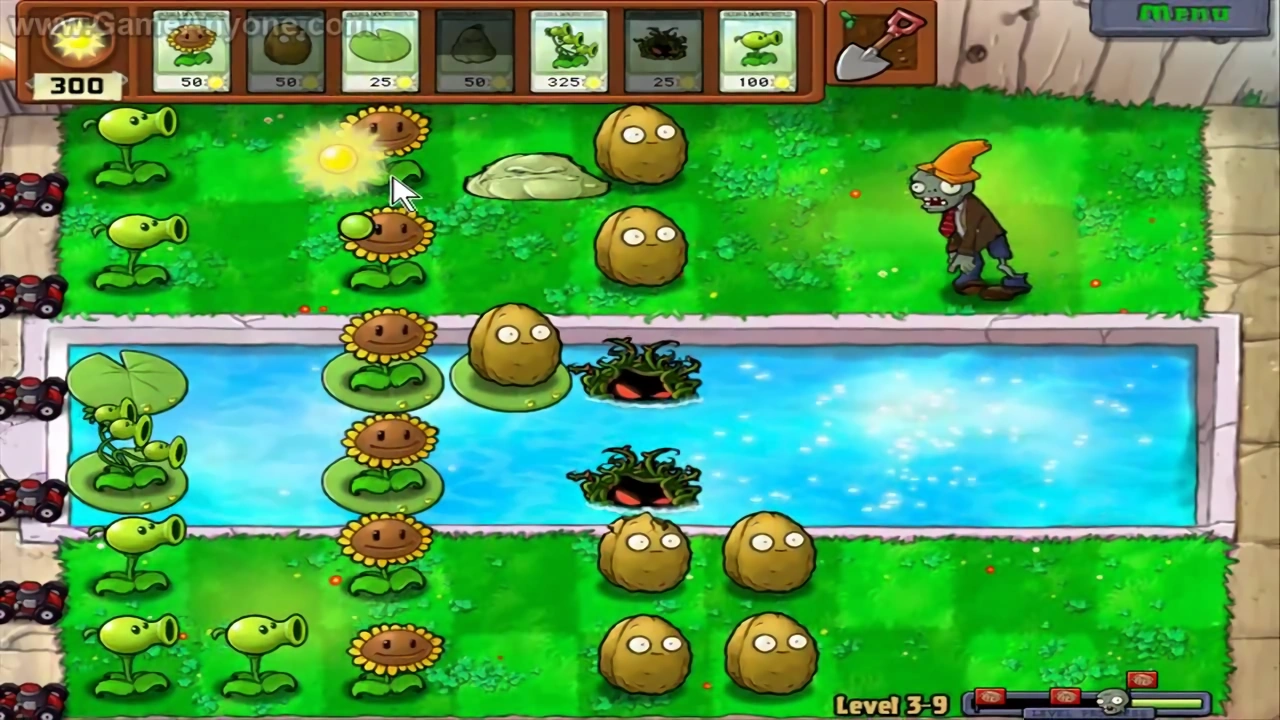
Task: Select the Peashooter seed packet costing 100
Action: tap(757, 50)
